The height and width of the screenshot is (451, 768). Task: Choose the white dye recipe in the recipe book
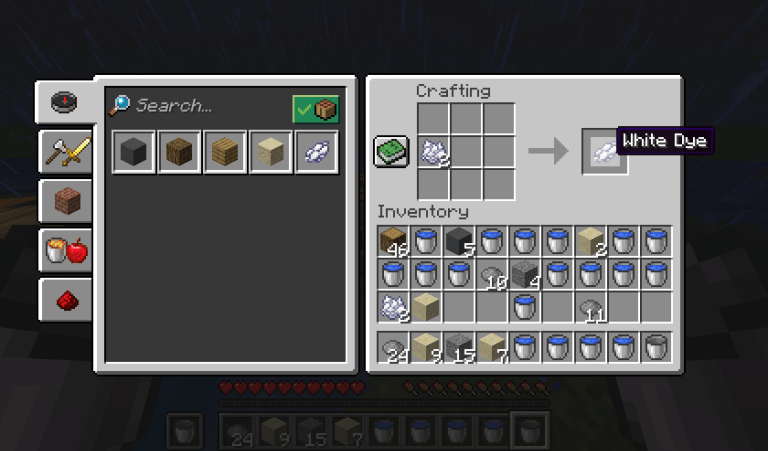[x=317, y=153]
